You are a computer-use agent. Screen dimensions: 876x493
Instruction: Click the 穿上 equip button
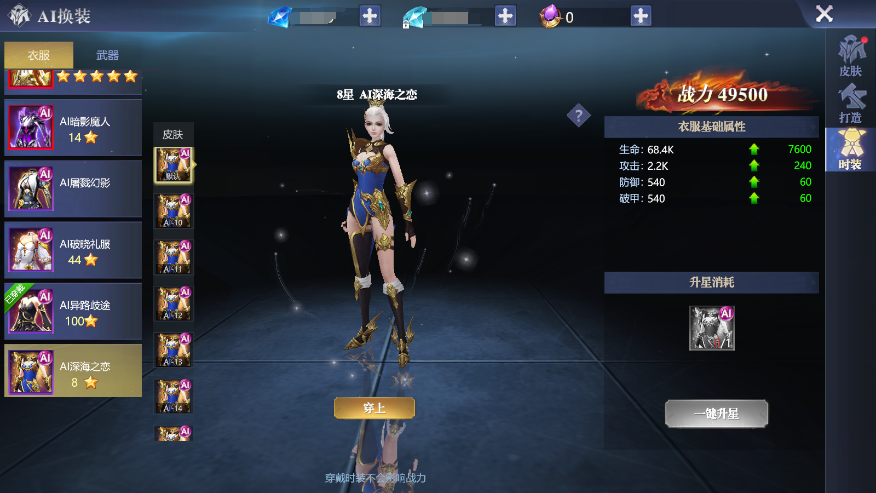tap(374, 407)
